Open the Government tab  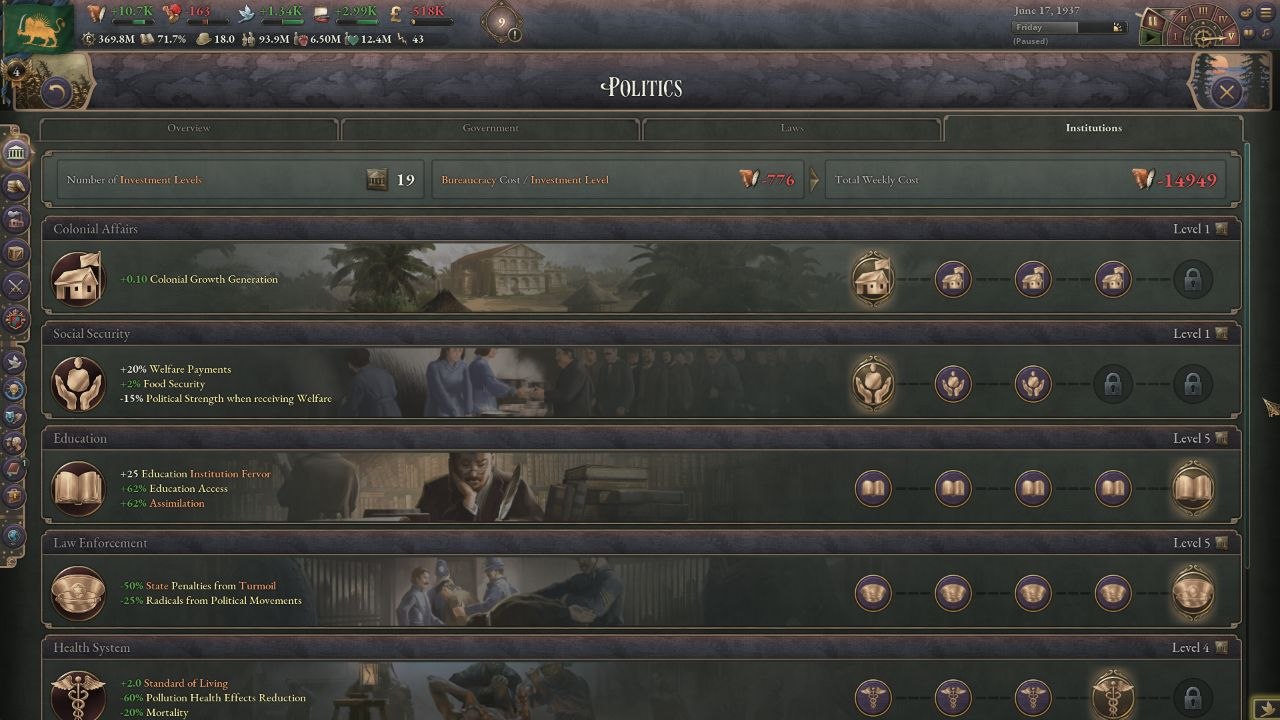[490, 128]
